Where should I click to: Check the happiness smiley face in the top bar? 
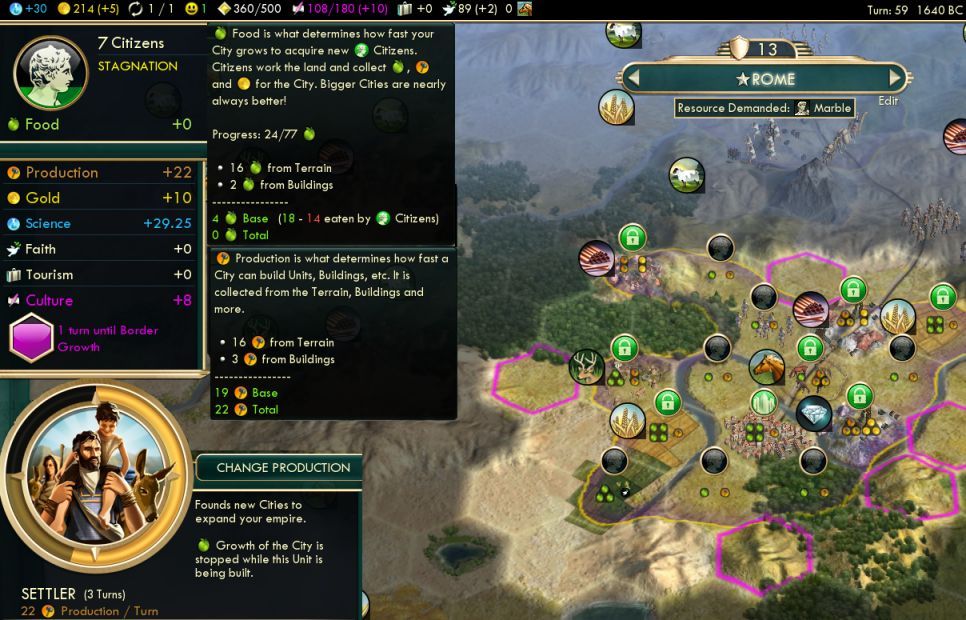click(x=193, y=9)
